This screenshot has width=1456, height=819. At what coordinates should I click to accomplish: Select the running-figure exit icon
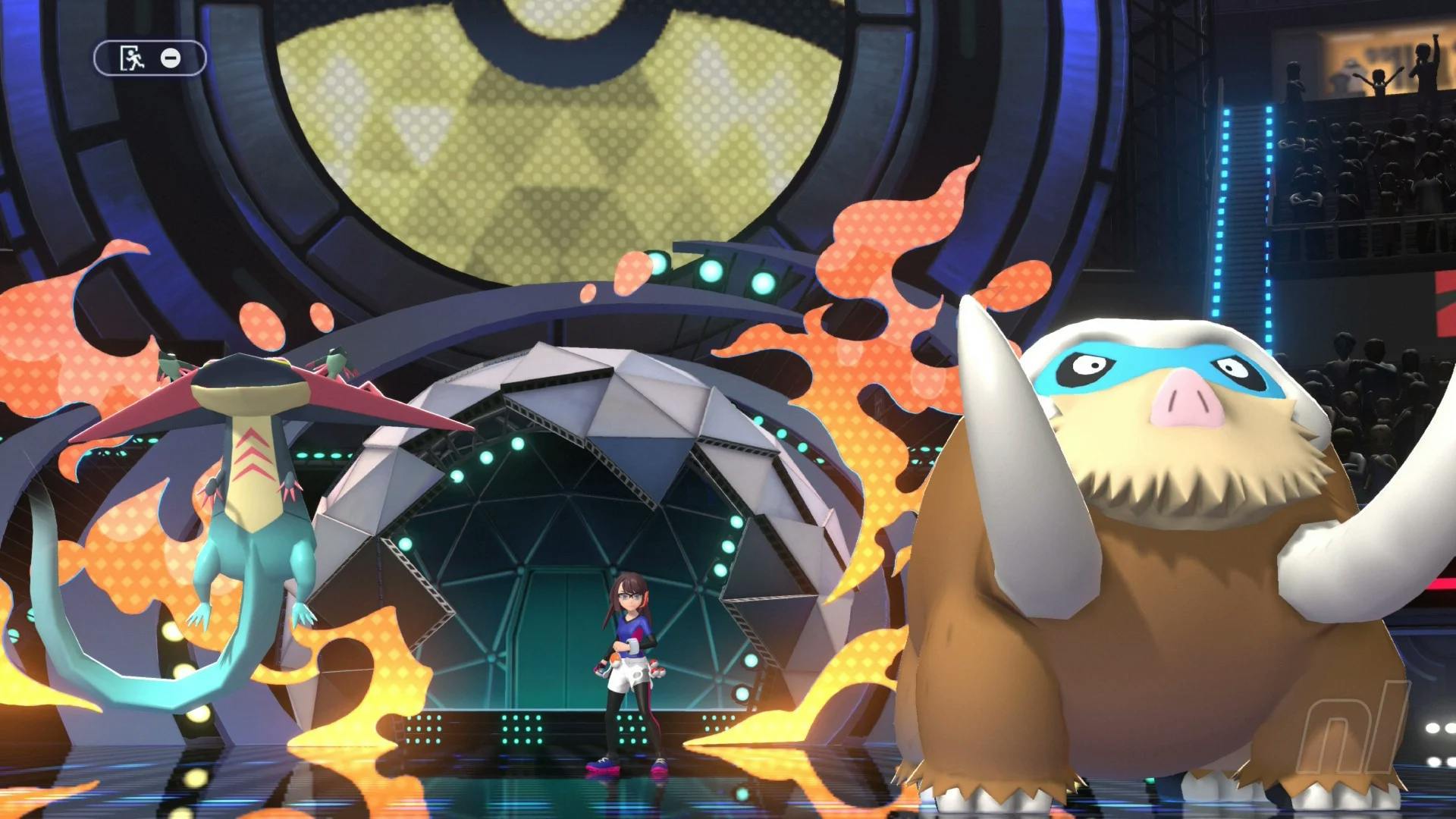click(x=132, y=58)
